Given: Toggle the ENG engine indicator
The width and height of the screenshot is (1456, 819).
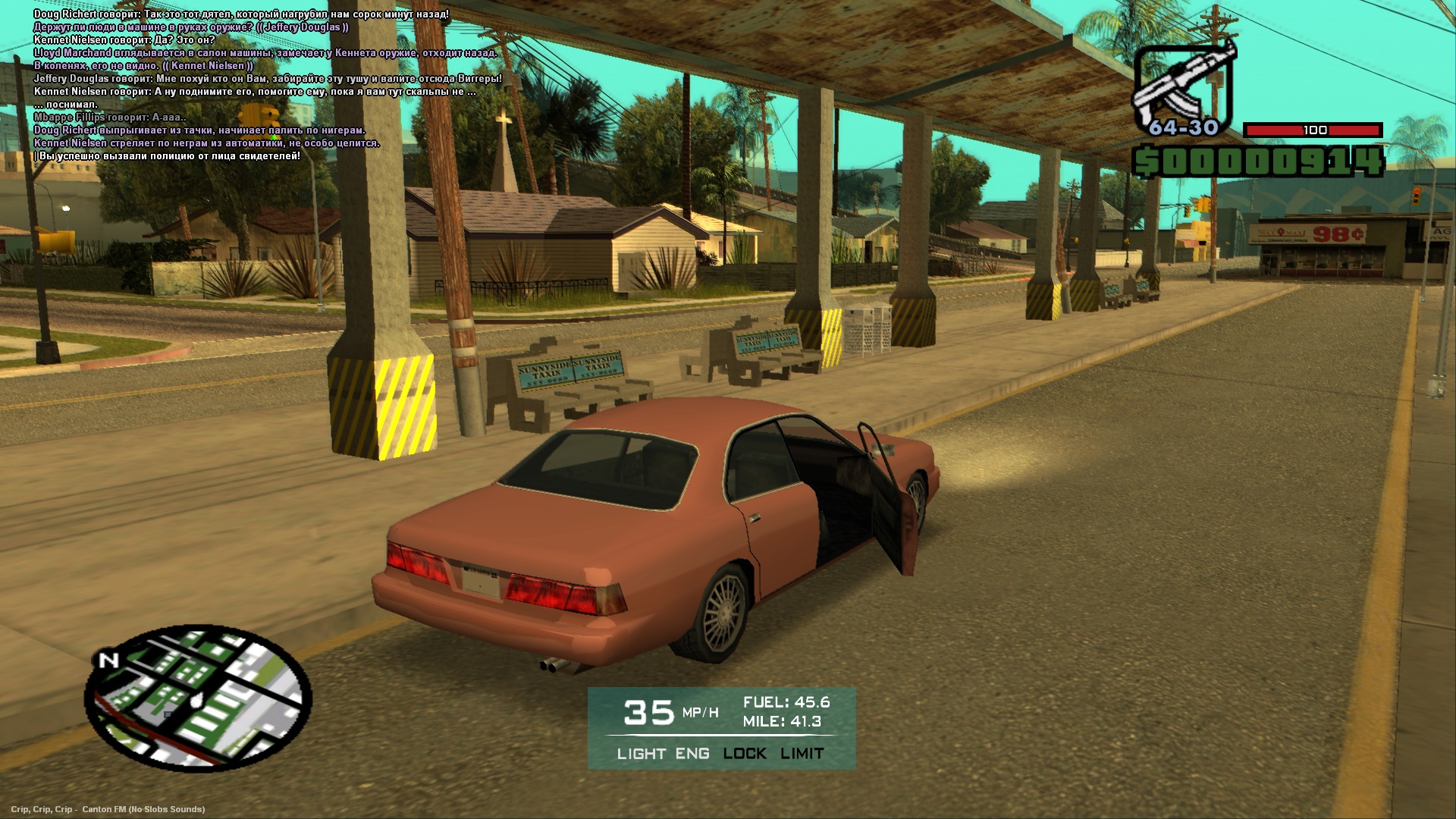Looking at the screenshot, I should pyautogui.click(x=692, y=754).
